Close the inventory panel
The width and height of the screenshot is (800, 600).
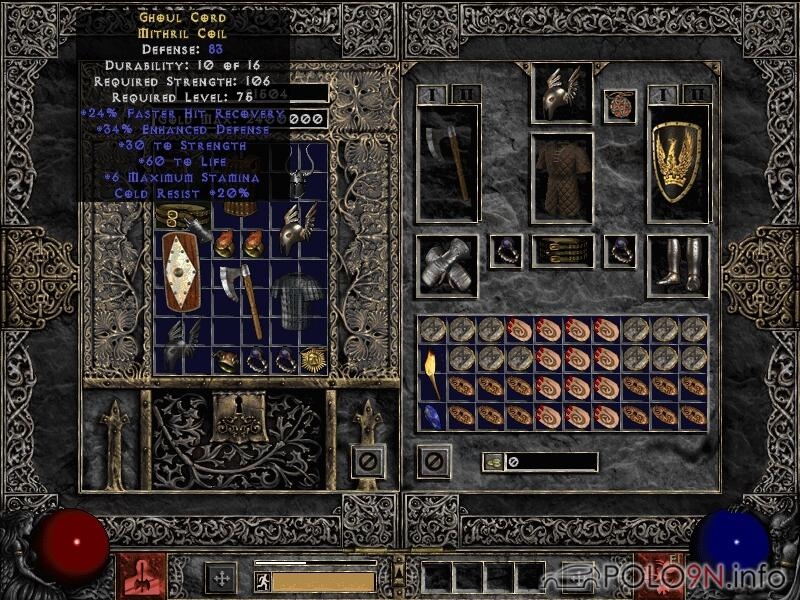[x=433, y=460]
